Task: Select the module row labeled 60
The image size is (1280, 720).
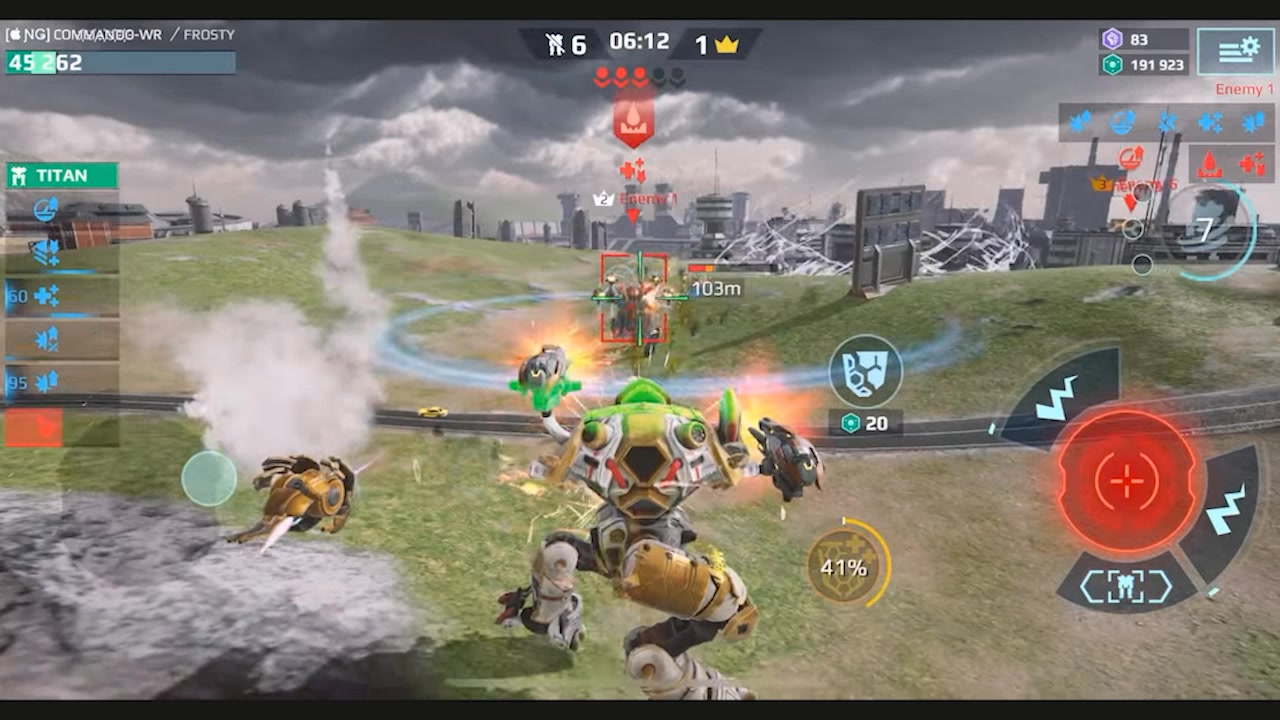Action: tap(62, 296)
